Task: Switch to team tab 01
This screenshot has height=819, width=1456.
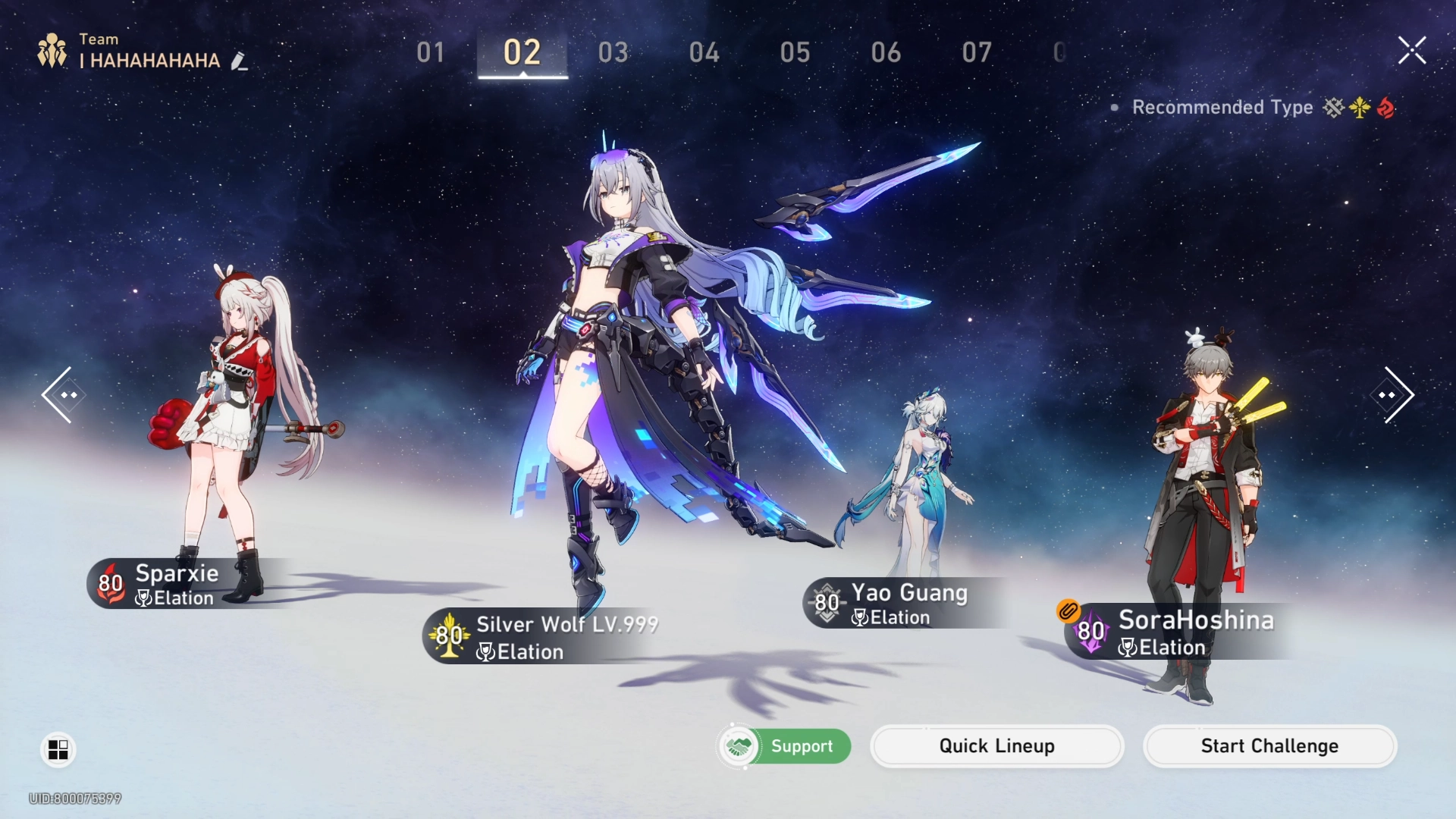Action: (x=431, y=52)
